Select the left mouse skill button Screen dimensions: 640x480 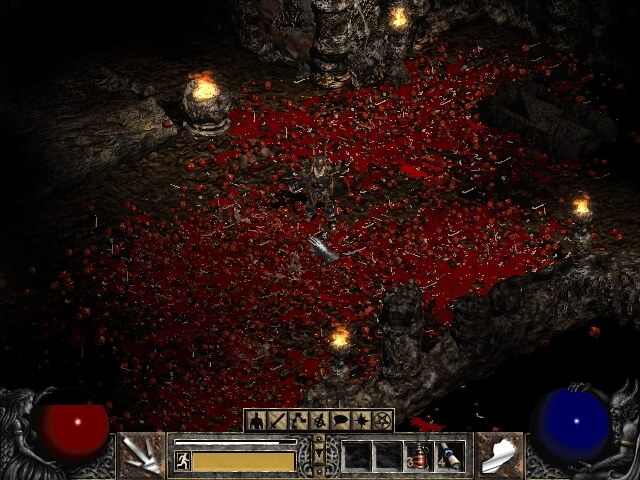(141, 455)
